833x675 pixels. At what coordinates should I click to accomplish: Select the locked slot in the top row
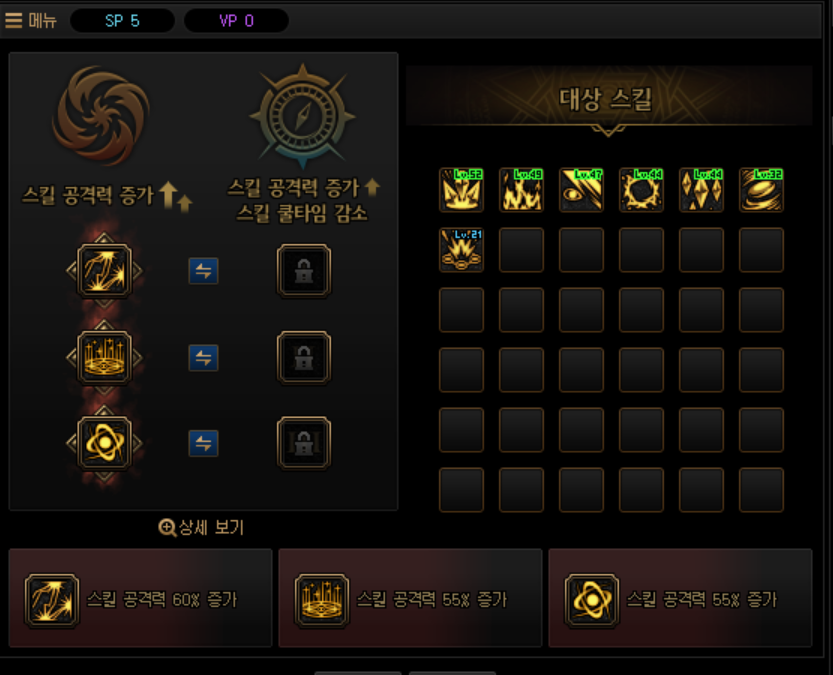[x=303, y=270]
